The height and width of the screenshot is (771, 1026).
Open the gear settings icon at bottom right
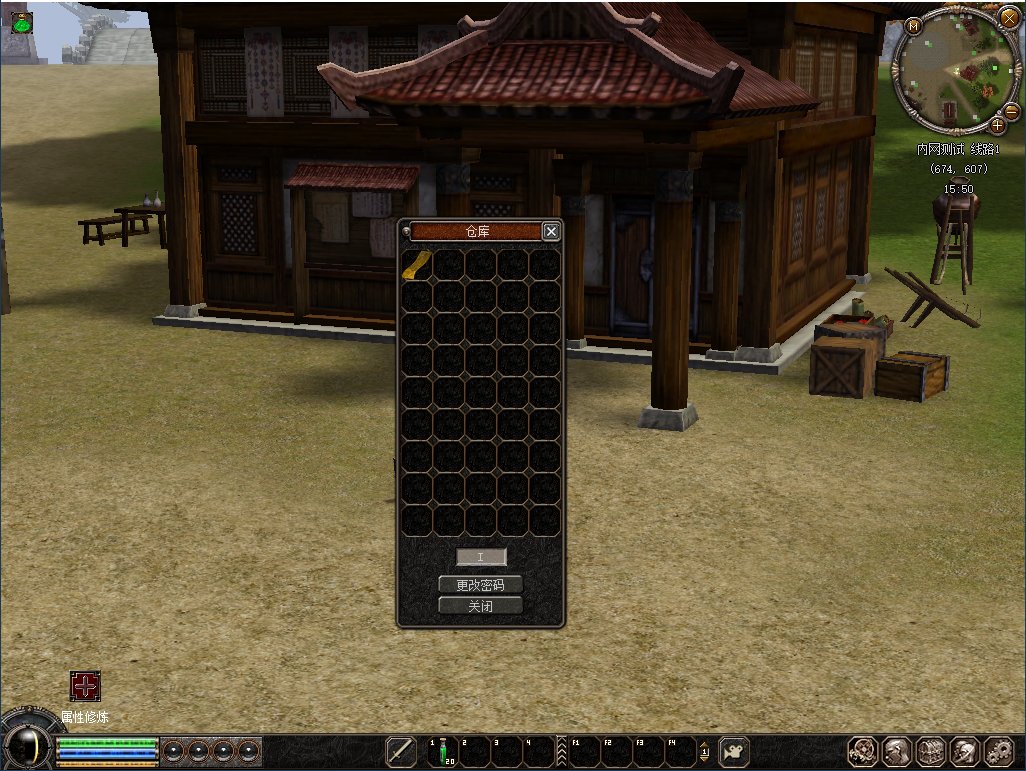(998, 752)
